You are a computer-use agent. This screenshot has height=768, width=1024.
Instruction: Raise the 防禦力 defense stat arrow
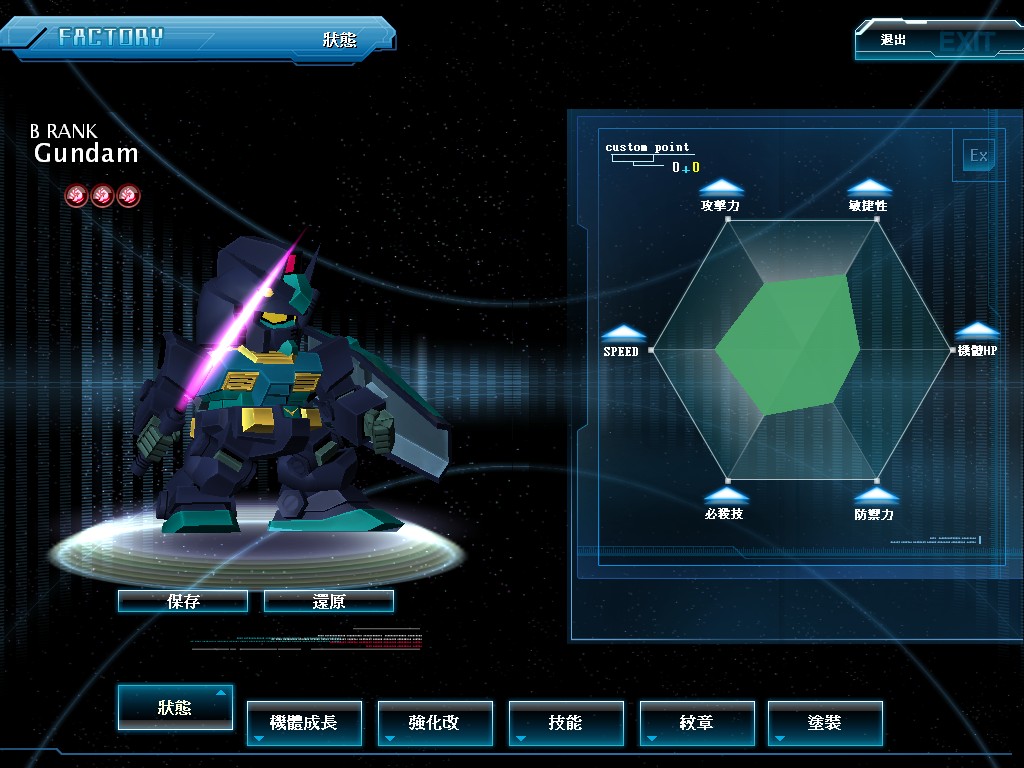click(875, 495)
